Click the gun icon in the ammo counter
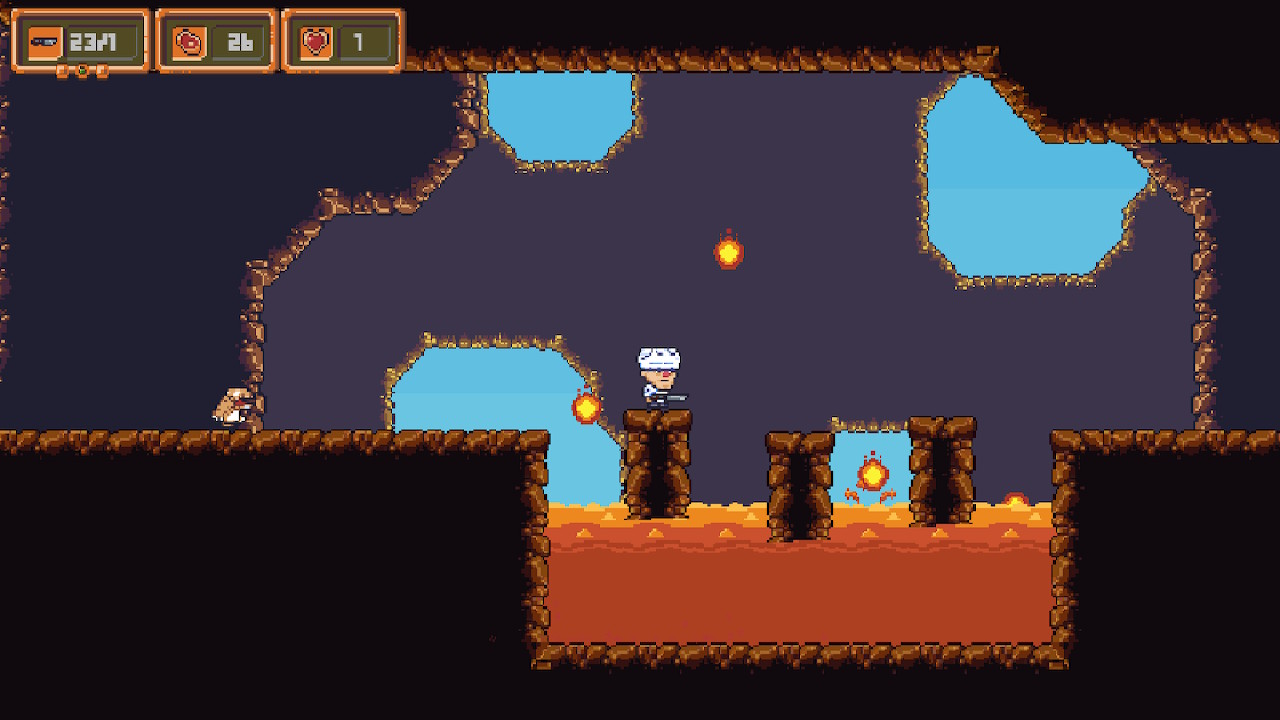Viewport: 1280px width, 720px height. click(45, 40)
